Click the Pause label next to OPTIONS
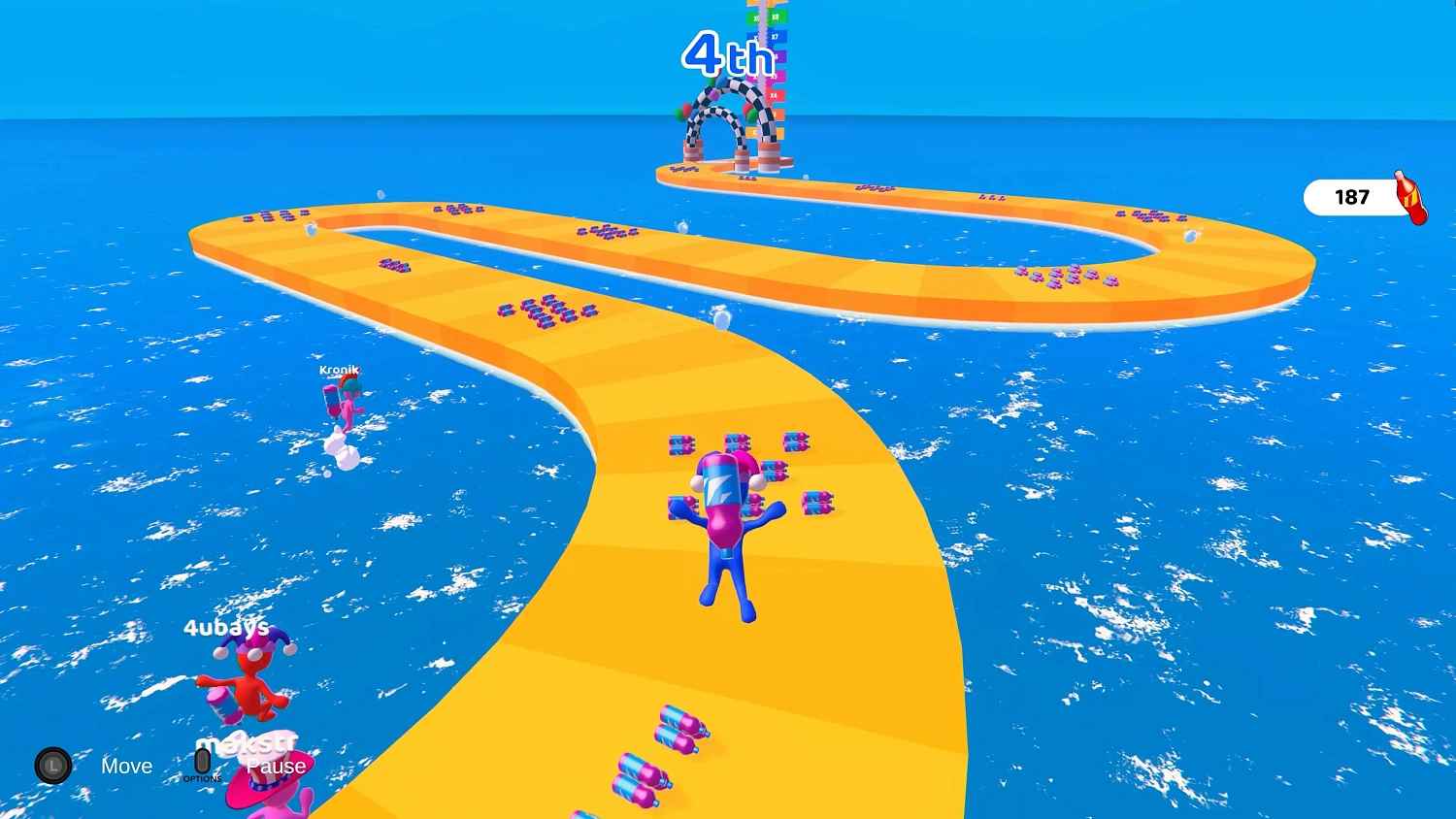1456x819 pixels. pos(276,767)
